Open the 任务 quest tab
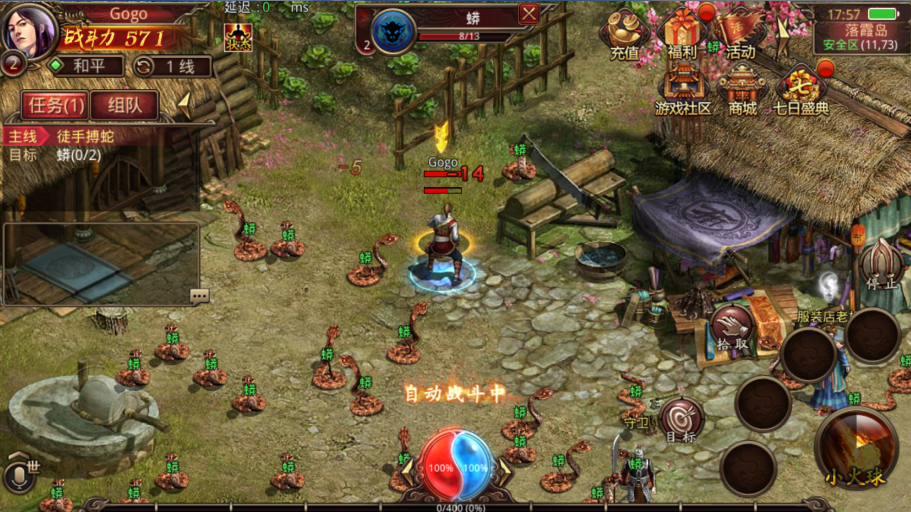This screenshot has height=512, width=911. pos(55,105)
